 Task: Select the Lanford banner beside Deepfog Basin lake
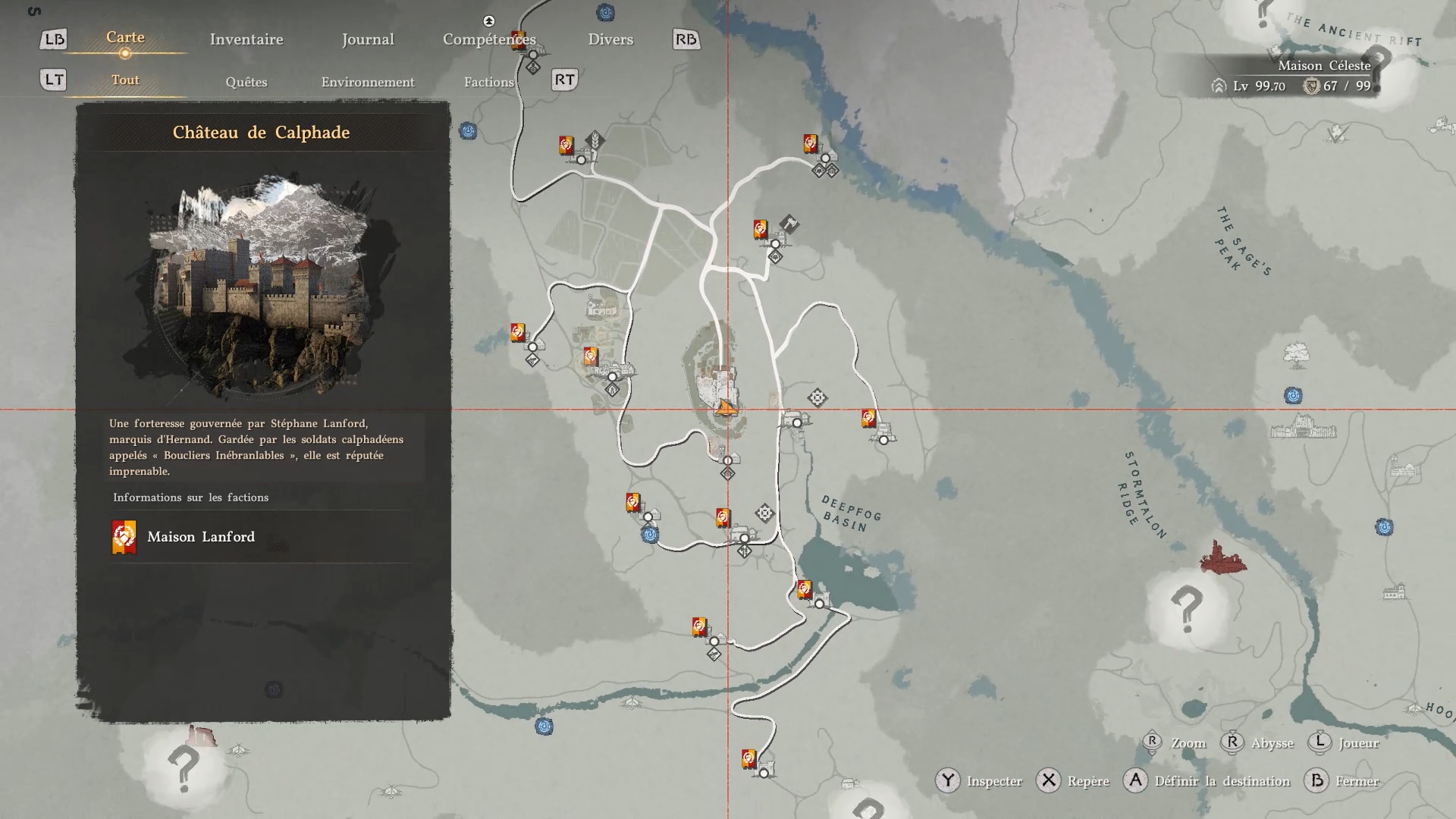805,589
